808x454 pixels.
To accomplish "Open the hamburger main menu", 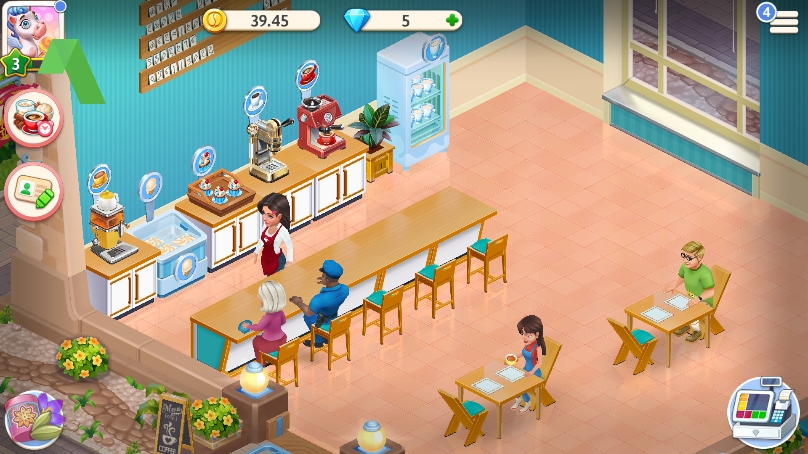I will (784, 22).
